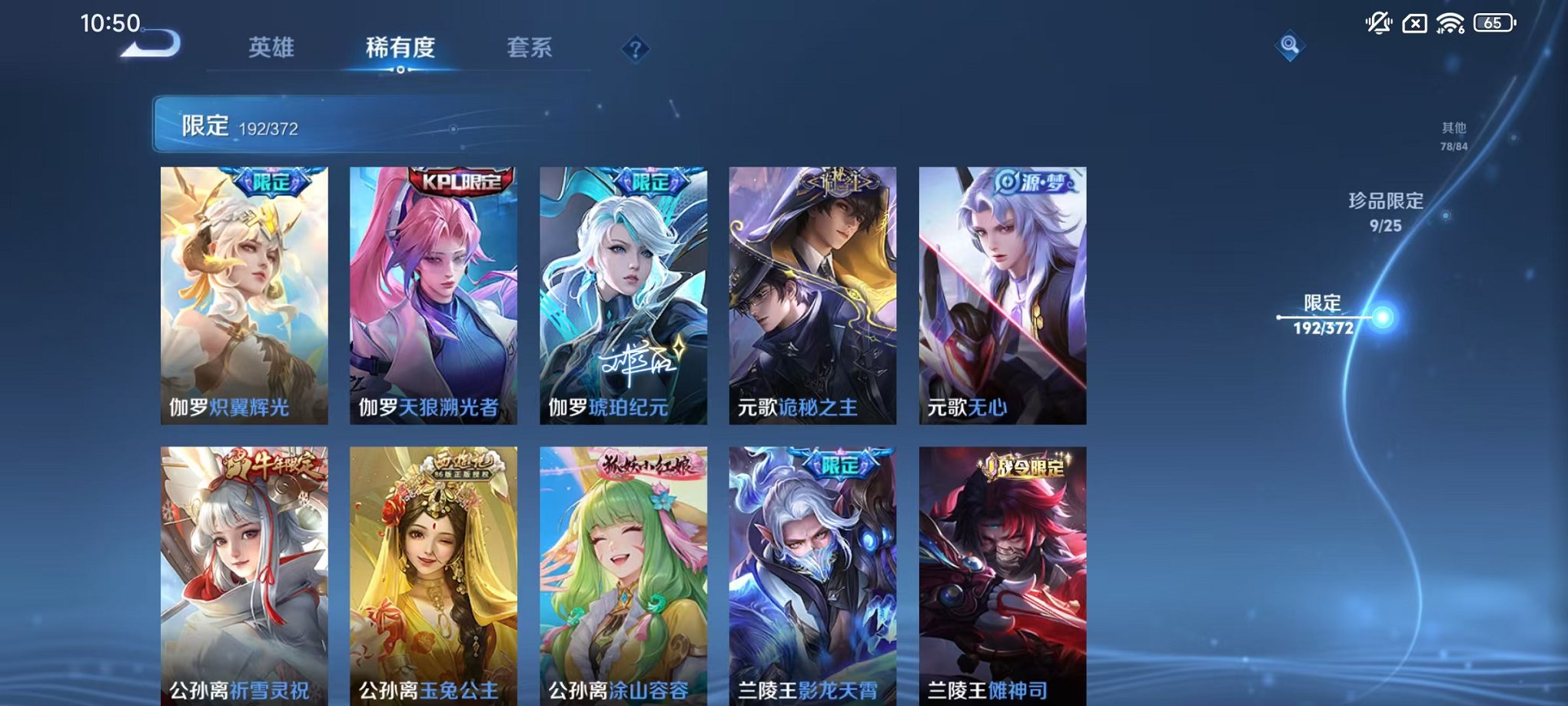1568x706 pixels.
Task: Jump to the 其他 78/84 section
Action: pyautogui.click(x=1453, y=137)
